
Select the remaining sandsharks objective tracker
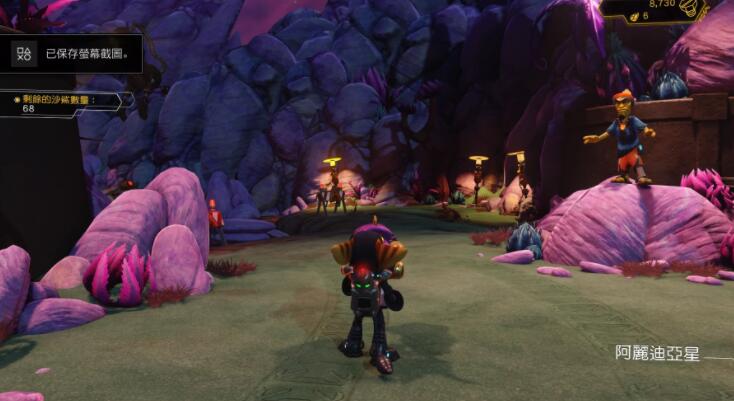(x=63, y=102)
